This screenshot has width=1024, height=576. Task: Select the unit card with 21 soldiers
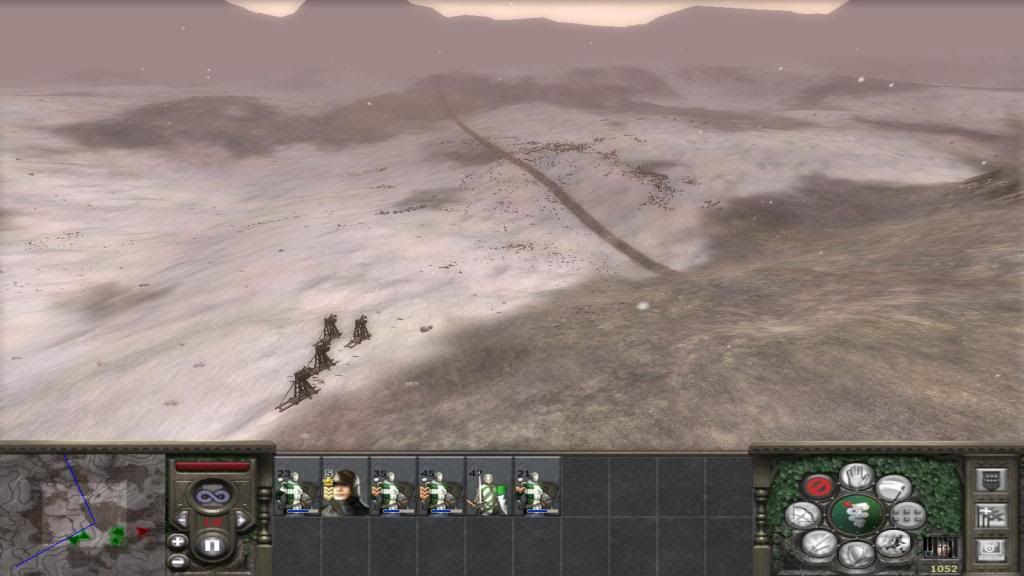(537, 486)
